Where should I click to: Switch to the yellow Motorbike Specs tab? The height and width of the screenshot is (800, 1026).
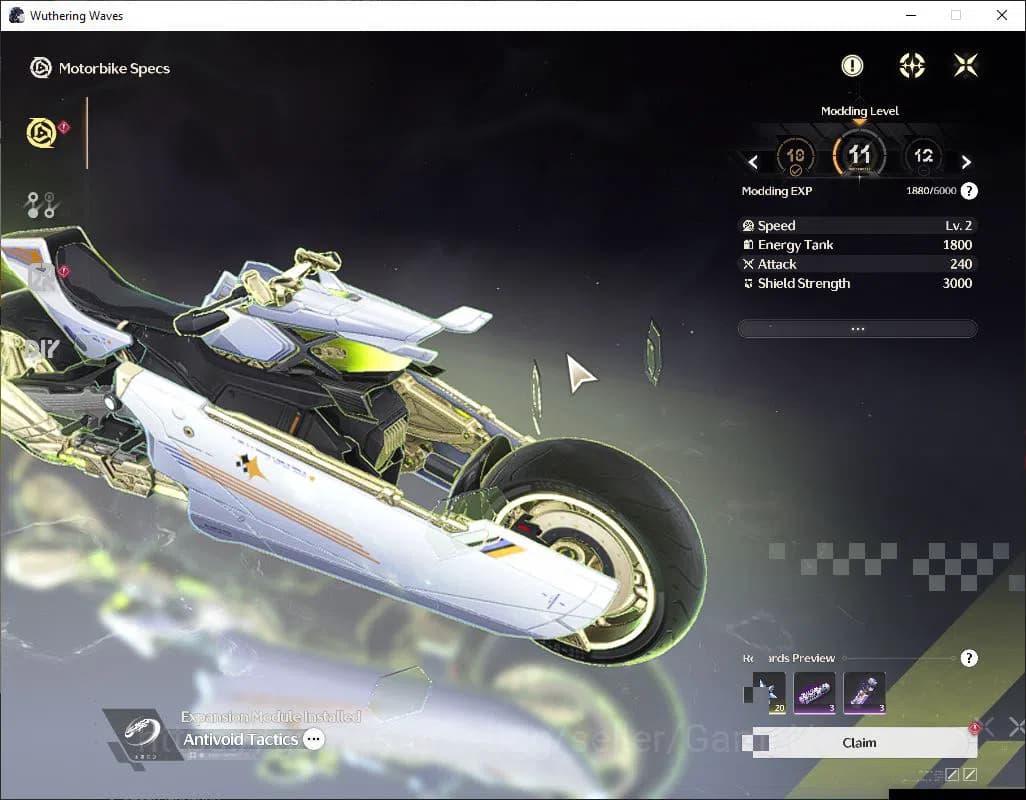[x=41, y=133]
